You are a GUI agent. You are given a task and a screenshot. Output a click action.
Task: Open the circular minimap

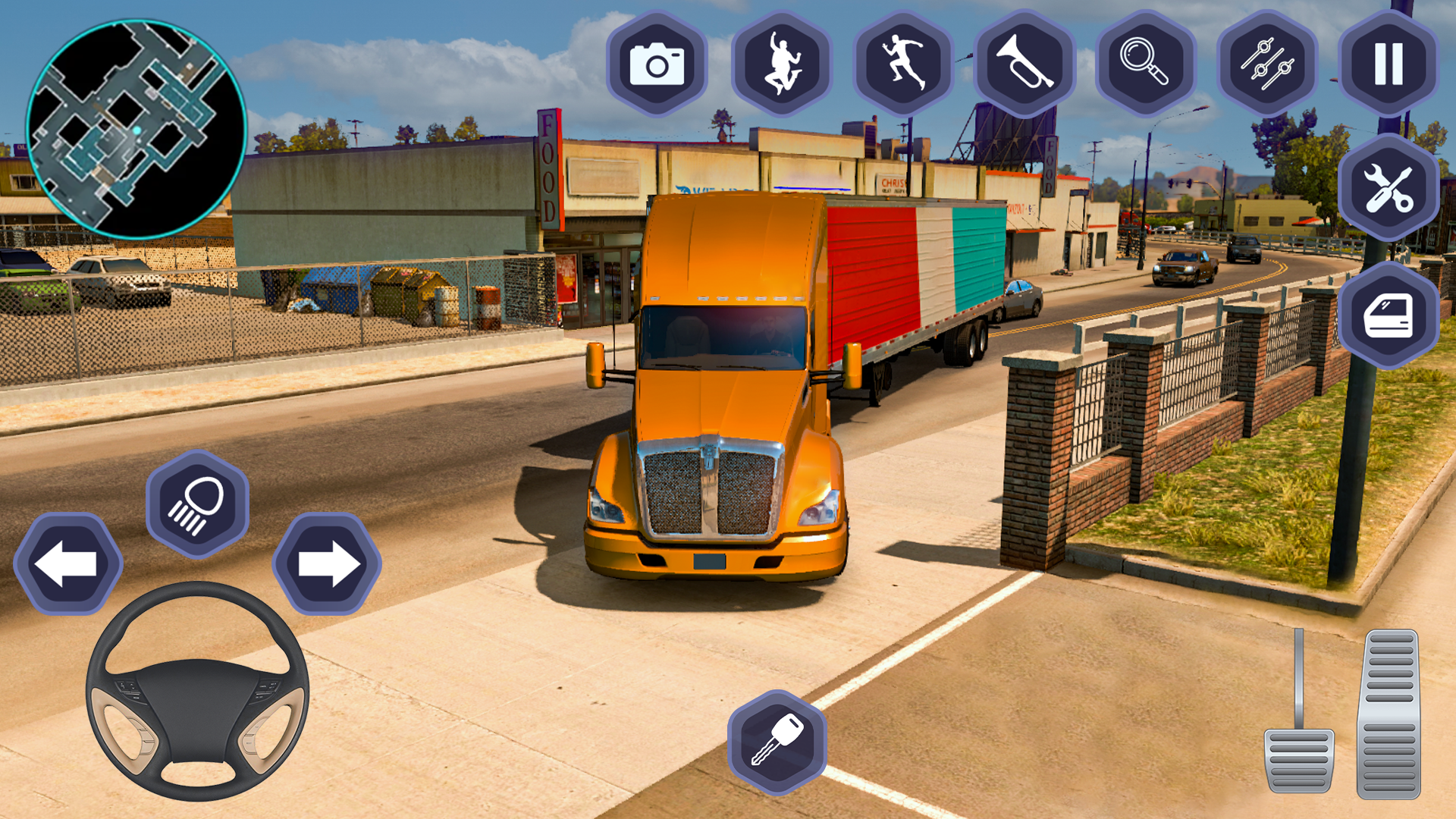click(x=136, y=130)
